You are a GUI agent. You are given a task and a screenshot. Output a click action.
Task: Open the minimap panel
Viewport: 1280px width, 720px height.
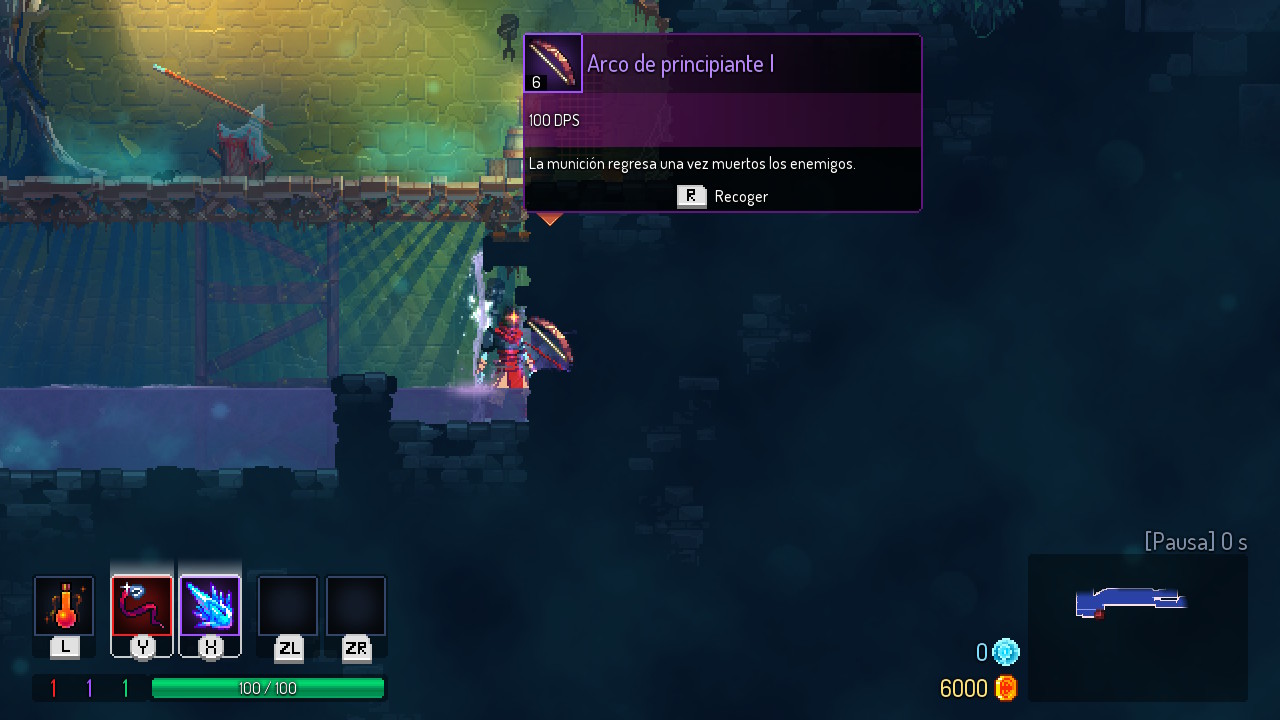coord(1137,627)
